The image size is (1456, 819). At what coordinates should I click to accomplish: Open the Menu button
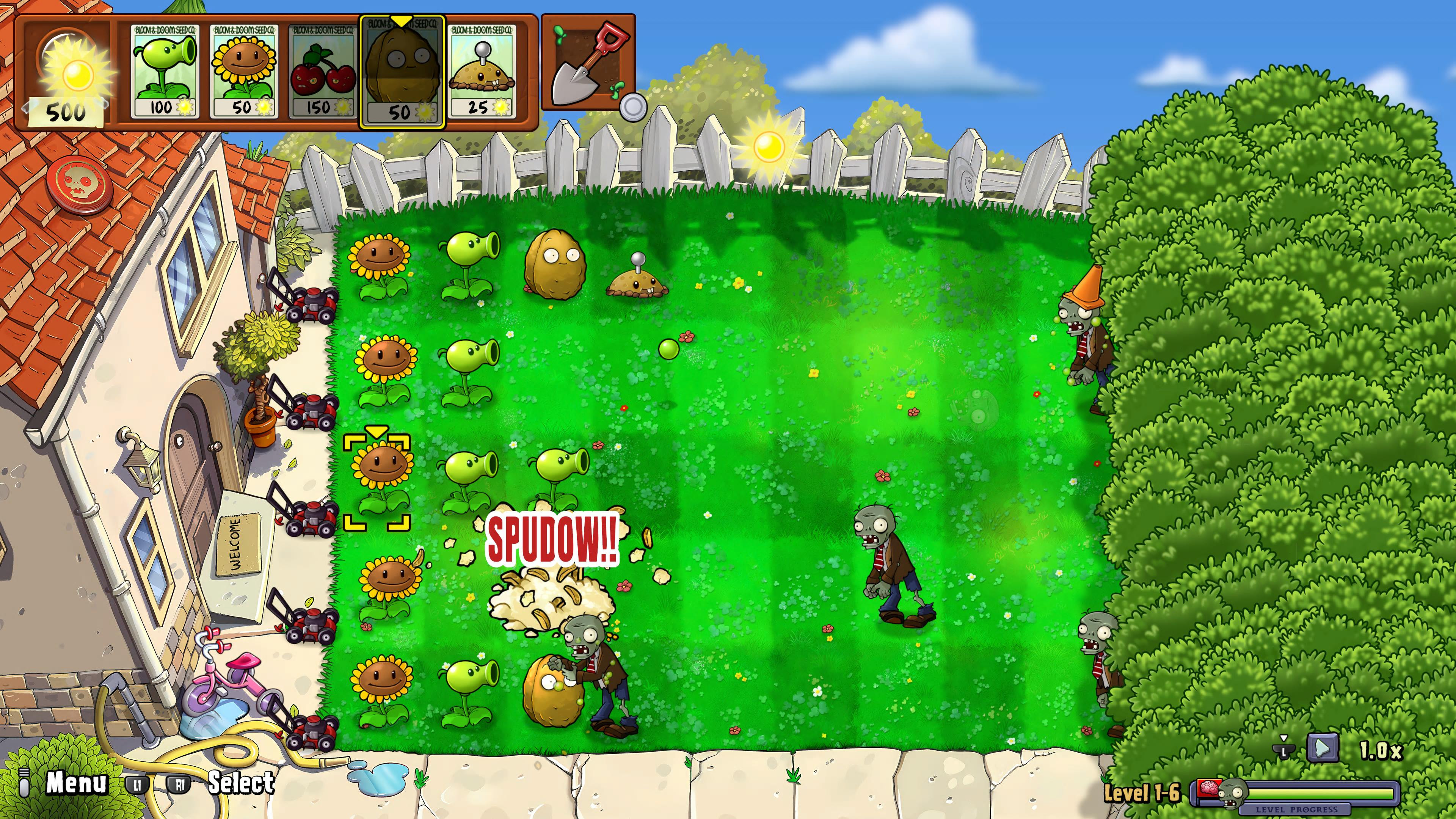point(76,783)
